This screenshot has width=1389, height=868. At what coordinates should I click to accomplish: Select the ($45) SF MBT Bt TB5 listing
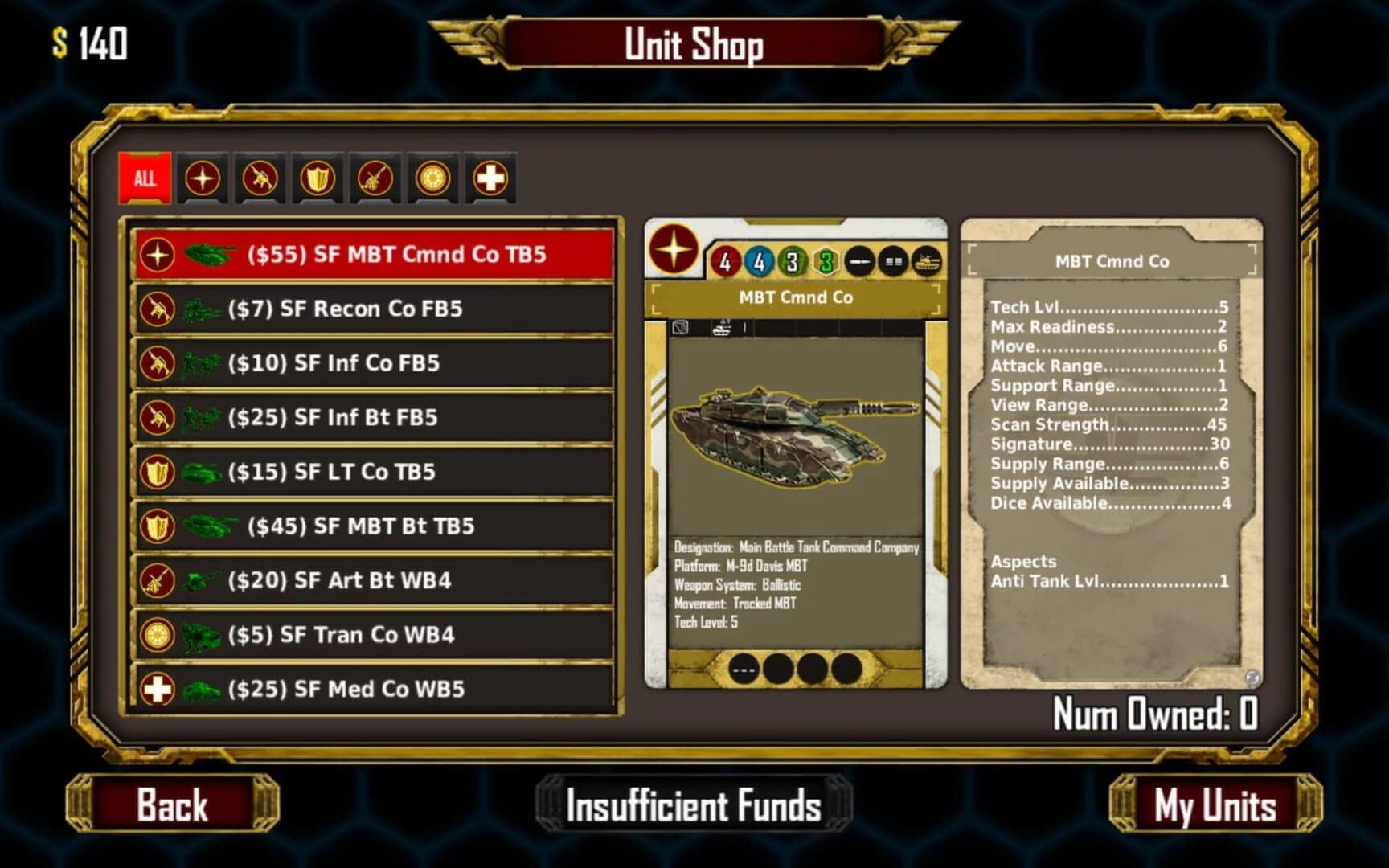tap(372, 526)
